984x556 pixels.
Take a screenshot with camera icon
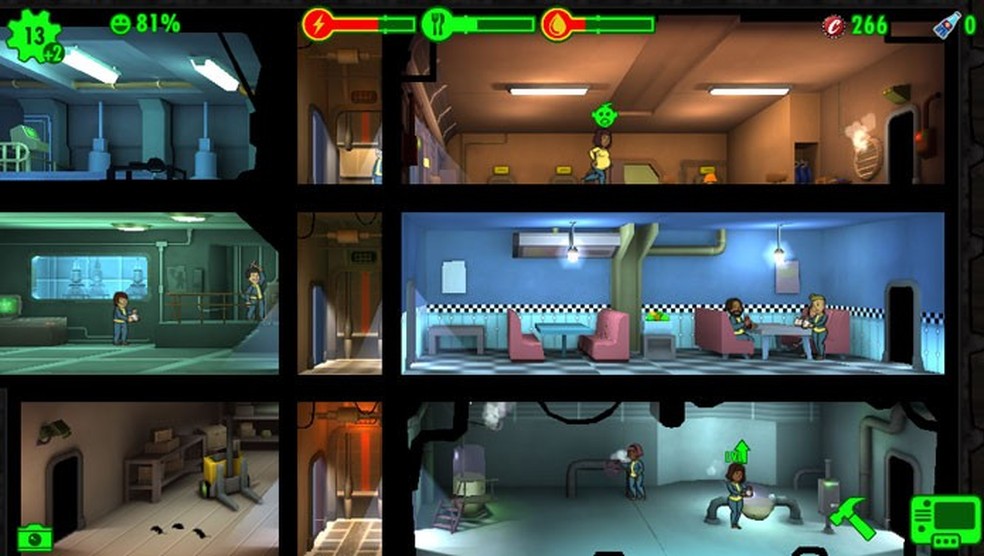[x=35, y=537]
